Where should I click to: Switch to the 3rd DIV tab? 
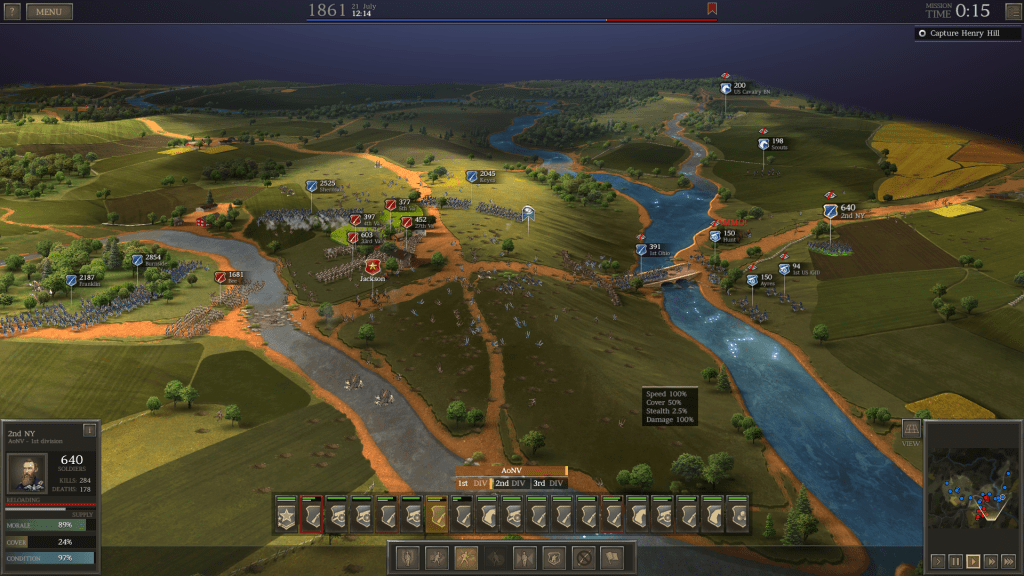click(548, 483)
